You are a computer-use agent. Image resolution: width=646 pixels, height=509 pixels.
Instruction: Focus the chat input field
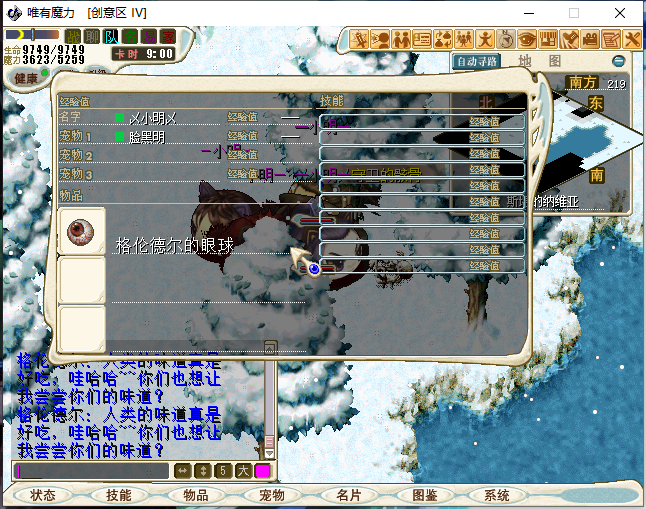coord(92,471)
